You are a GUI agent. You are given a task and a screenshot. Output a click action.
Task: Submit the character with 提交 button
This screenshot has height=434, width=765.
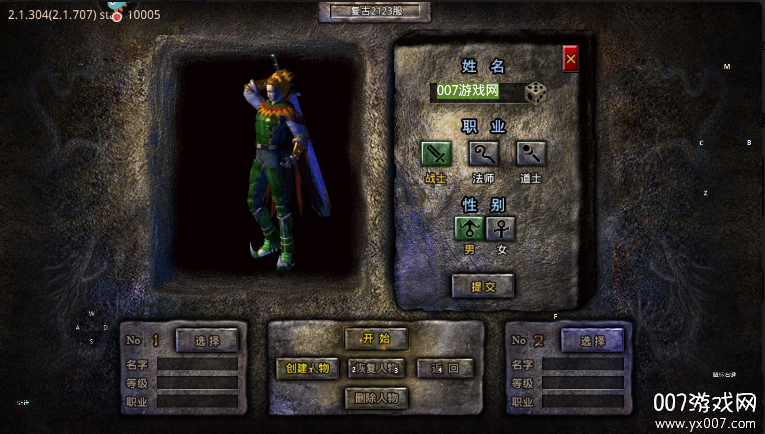point(483,286)
